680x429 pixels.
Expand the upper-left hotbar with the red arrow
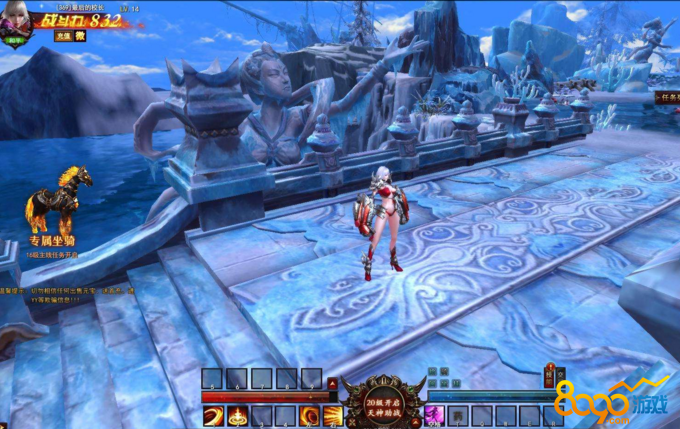click(332, 382)
